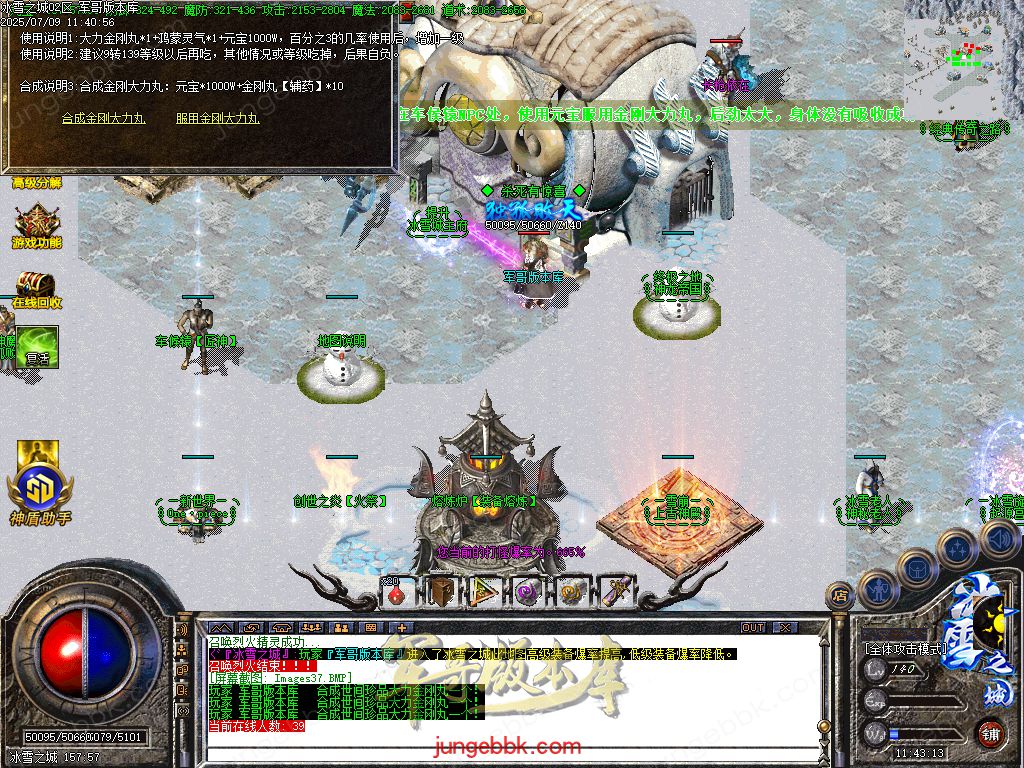
Task: Click the round 铺 stall button
Action: (990, 733)
